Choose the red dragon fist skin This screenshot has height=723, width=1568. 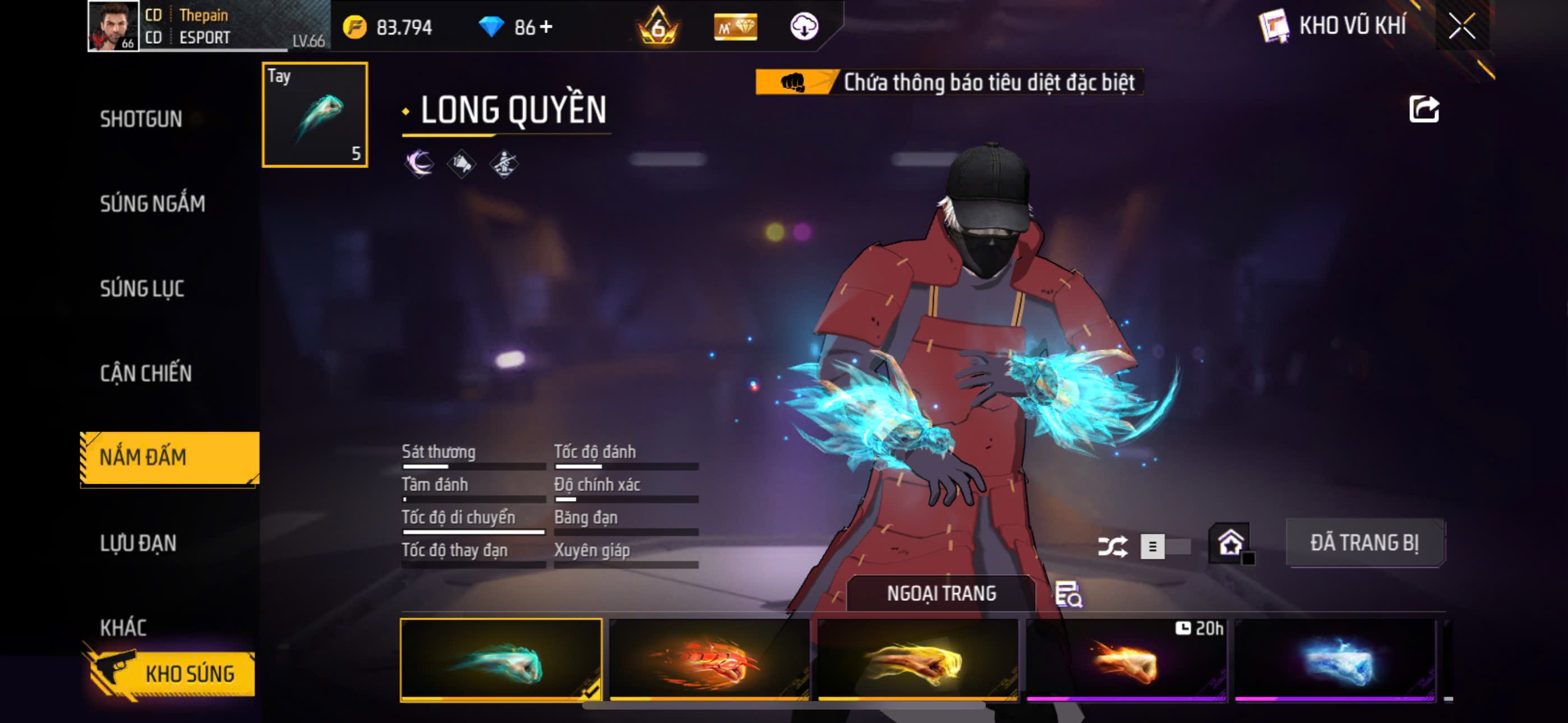709,660
